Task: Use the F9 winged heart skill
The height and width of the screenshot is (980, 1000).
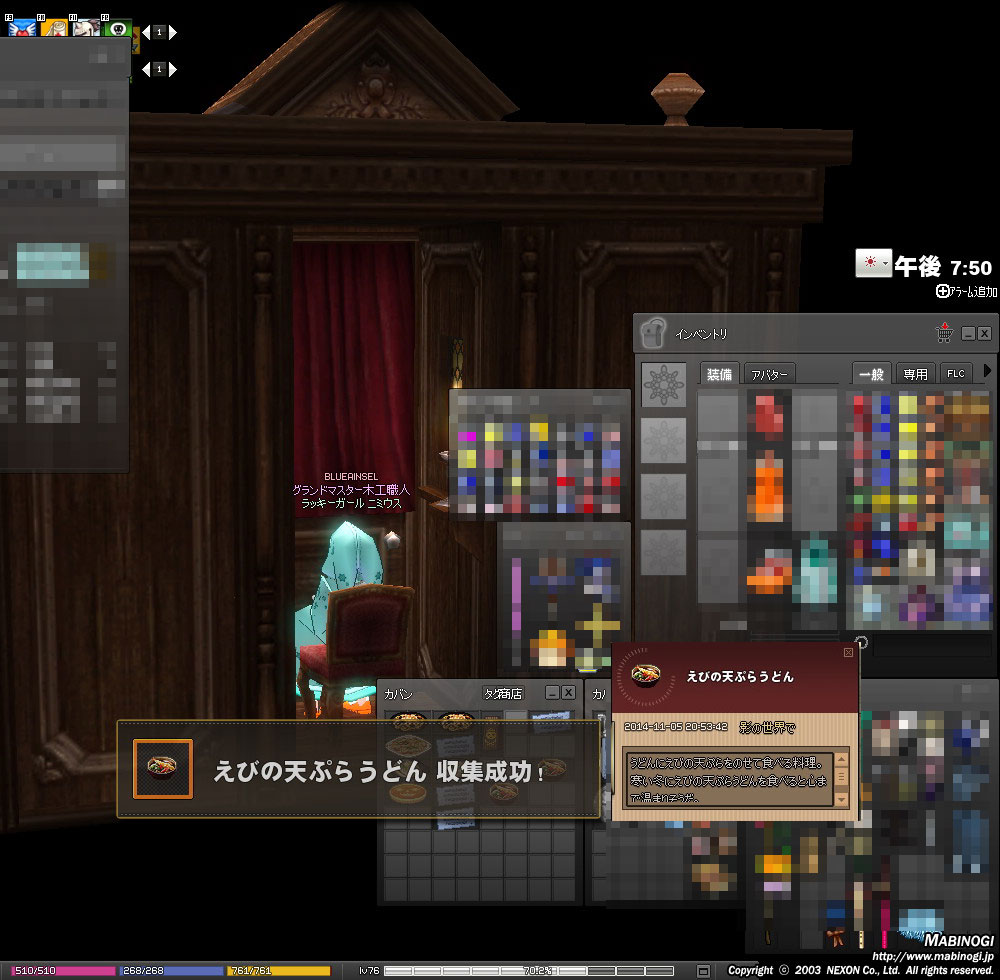Action: pyautogui.click(x=20, y=28)
